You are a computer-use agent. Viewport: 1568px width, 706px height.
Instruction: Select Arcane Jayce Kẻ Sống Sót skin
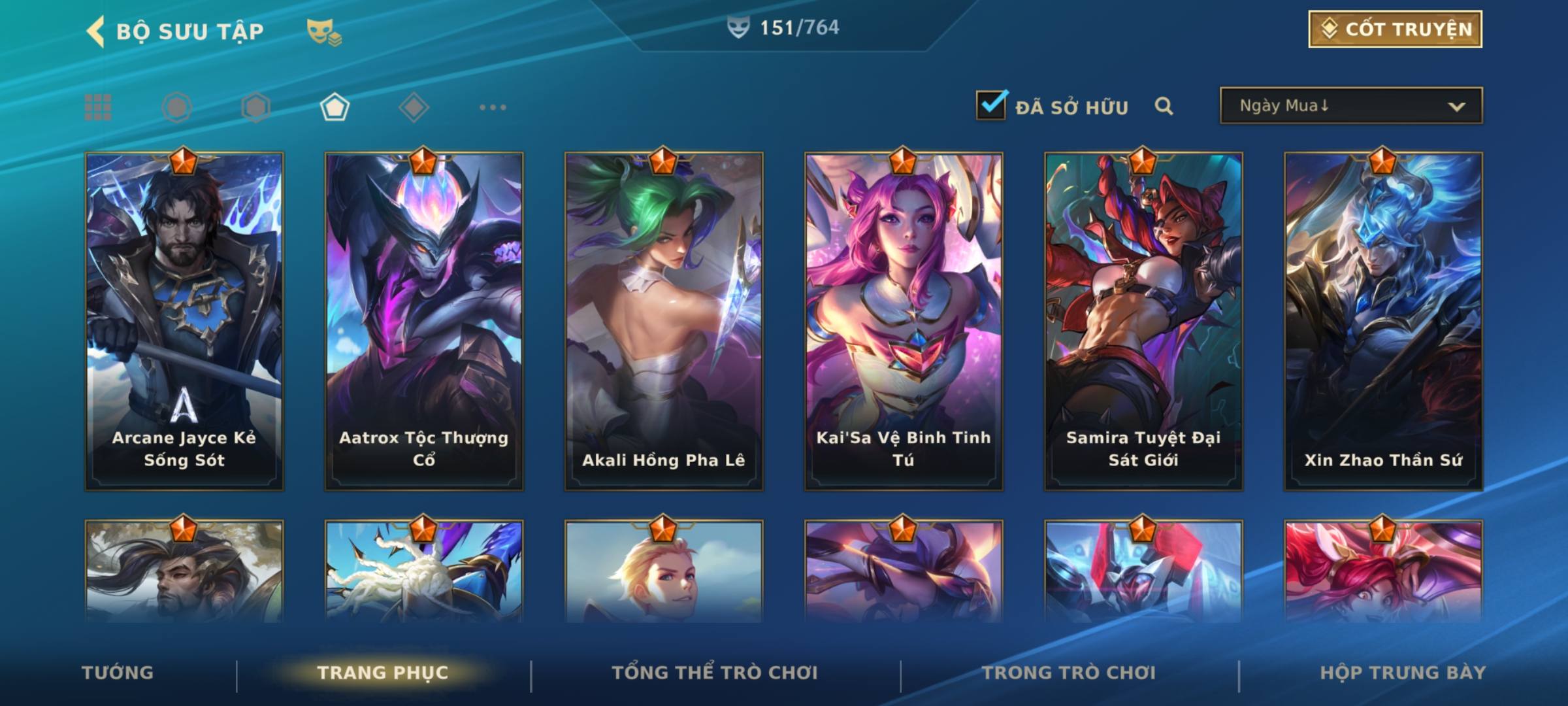(x=184, y=320)
